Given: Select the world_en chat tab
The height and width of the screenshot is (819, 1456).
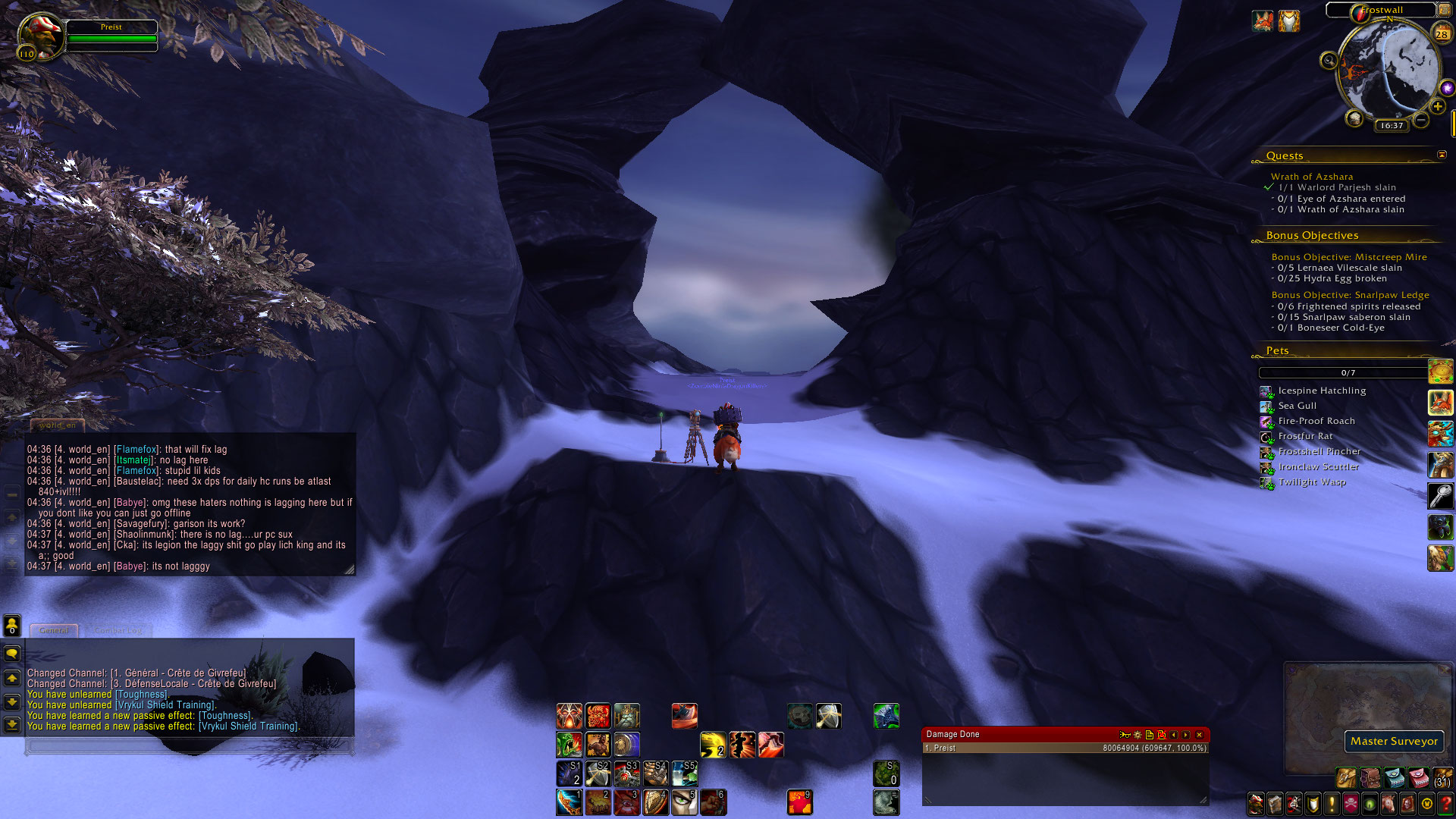Looking at the screenshot, I should pos(57,425).
